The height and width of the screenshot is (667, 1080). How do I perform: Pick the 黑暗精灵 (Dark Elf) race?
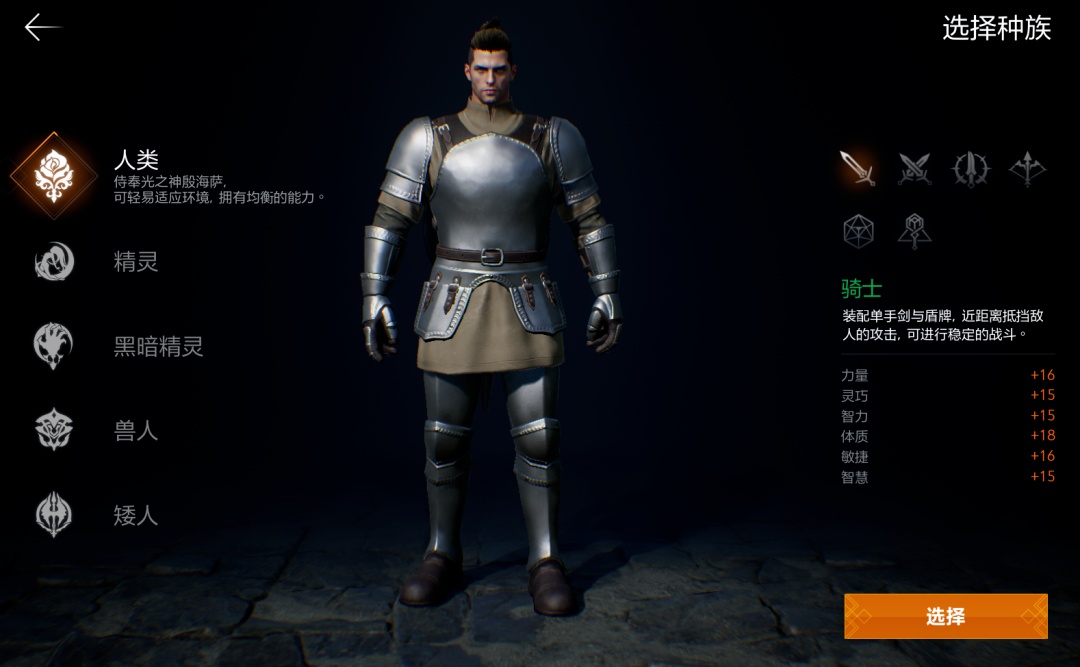point(53,346)
